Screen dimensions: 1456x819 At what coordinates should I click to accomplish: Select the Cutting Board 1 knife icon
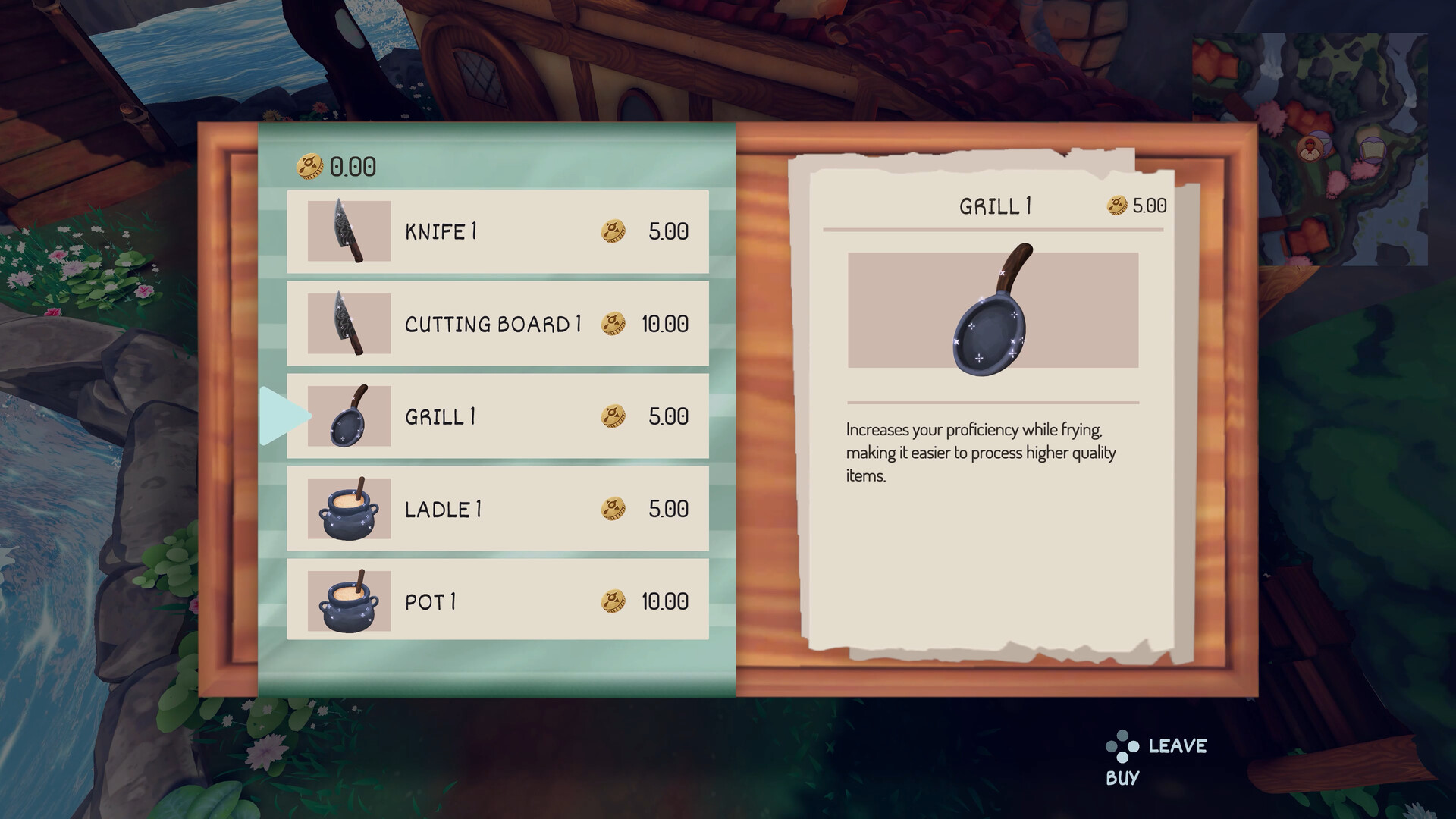pos(348,324)
